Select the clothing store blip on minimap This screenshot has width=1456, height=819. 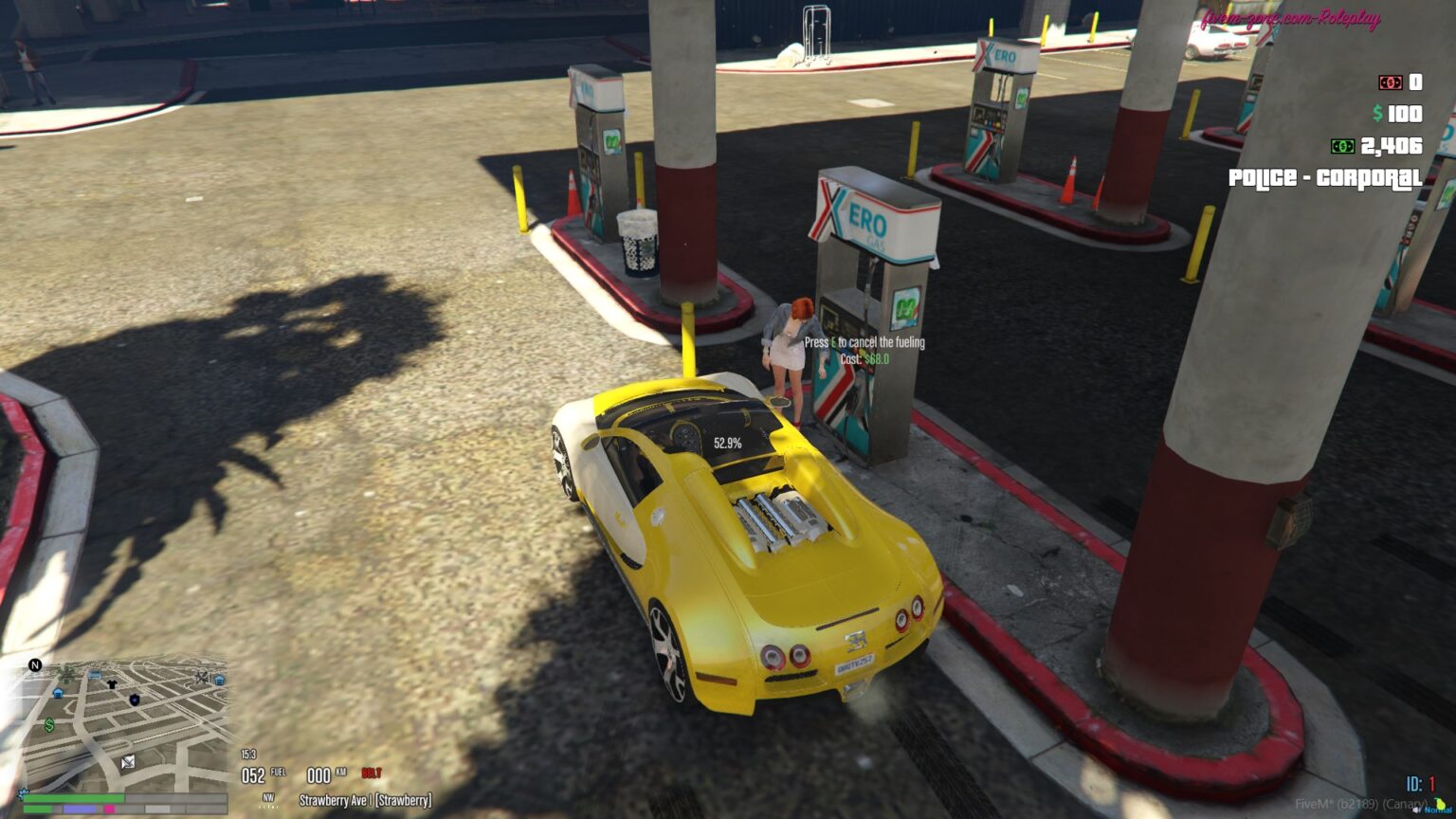(x=112, y=684)
